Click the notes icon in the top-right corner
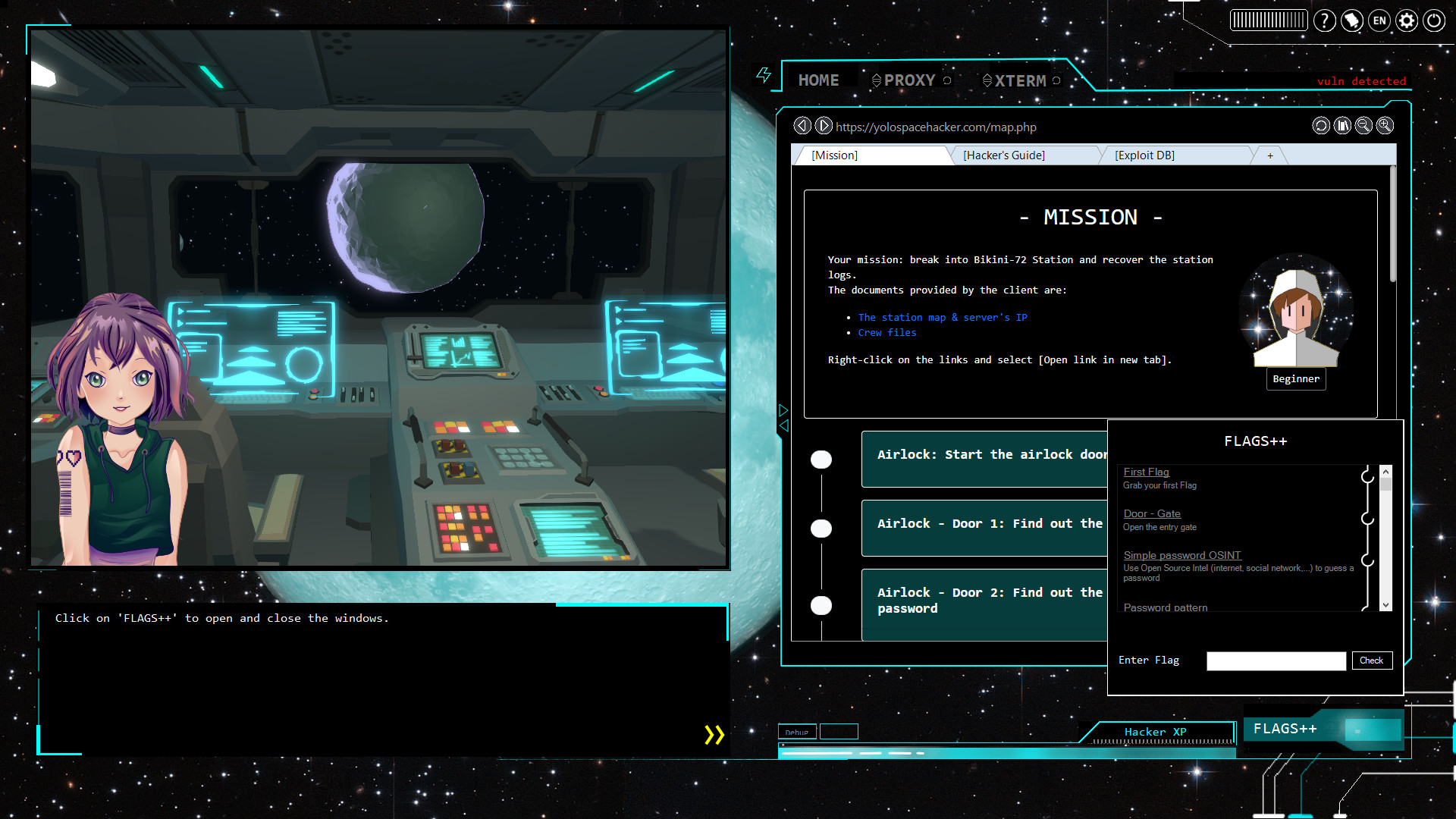 (x=1351, y=20)
